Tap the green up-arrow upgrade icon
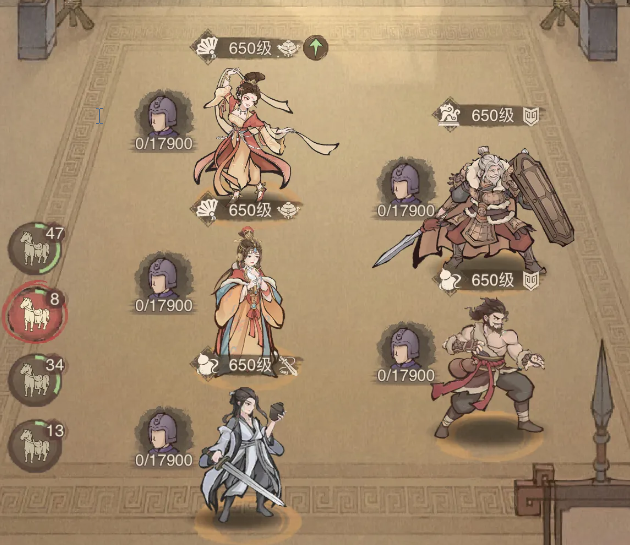The width and height of the screenshot is (630, 545). (x=316, y=47)
